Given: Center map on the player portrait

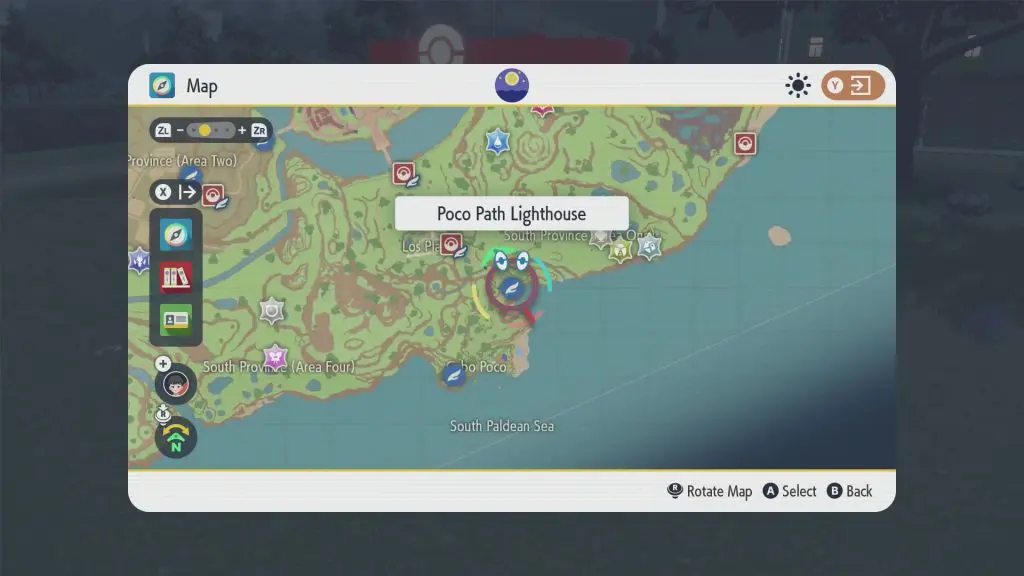Looking at the screenshot, I should [x=176, y=384].
